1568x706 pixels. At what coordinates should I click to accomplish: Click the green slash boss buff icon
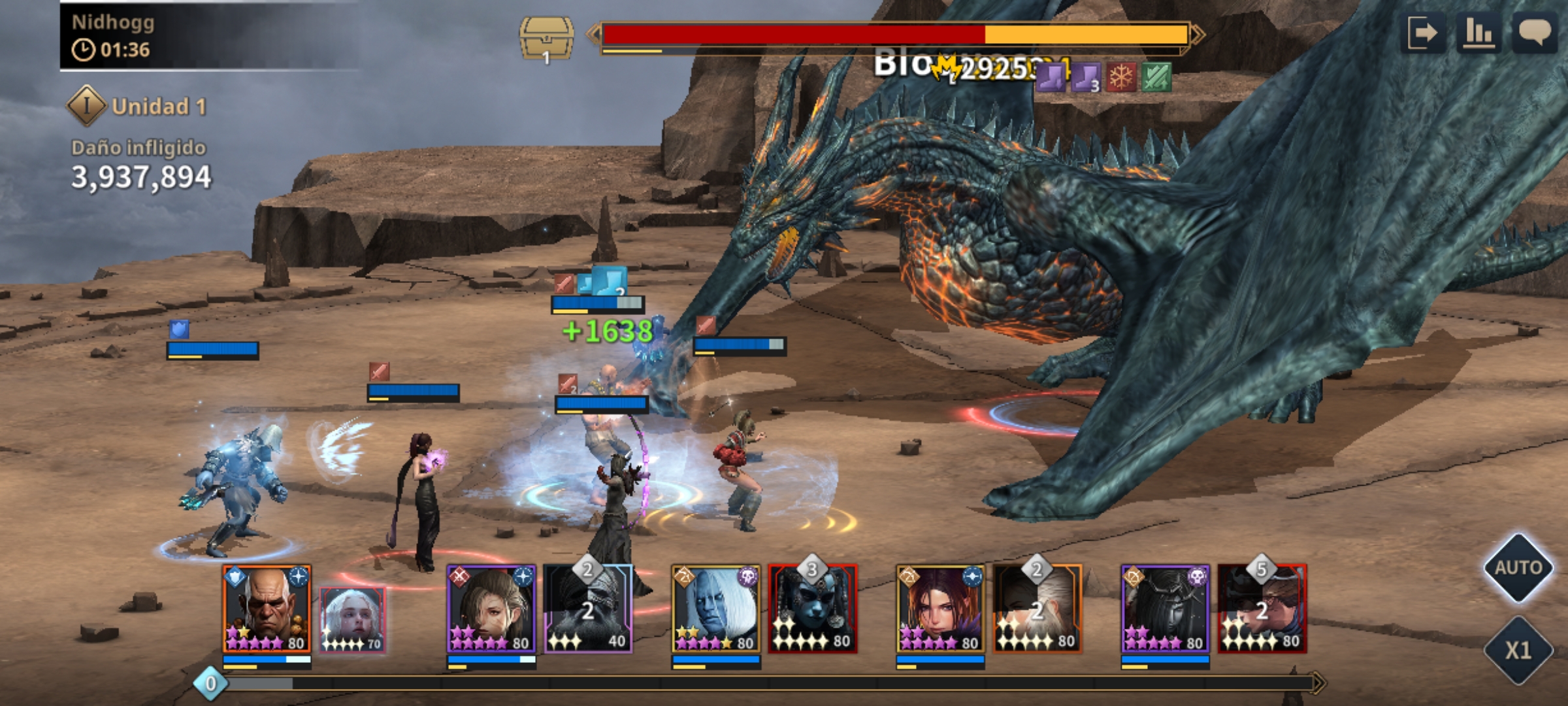1156,78
